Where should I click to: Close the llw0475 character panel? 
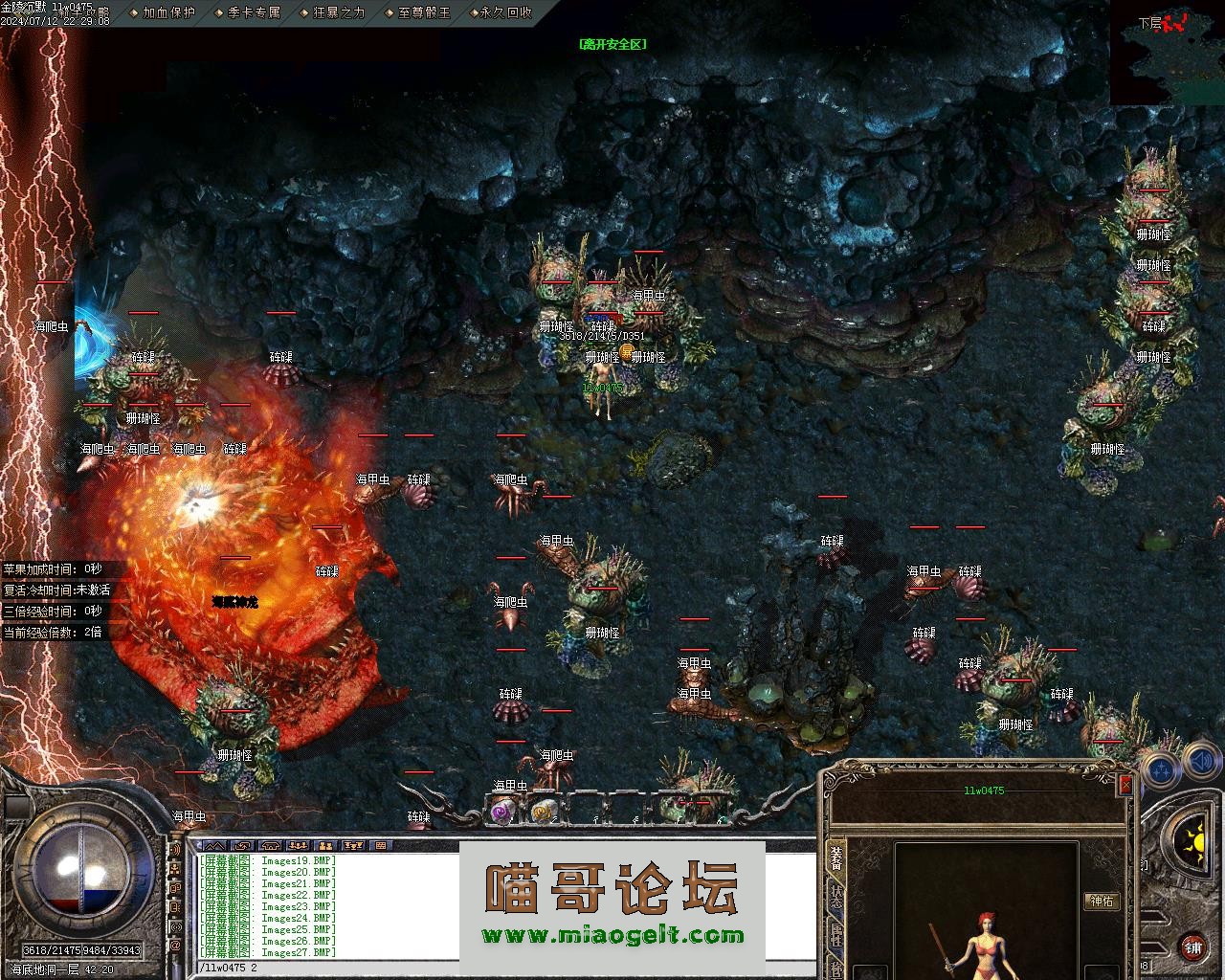(x=1125, y=785)
